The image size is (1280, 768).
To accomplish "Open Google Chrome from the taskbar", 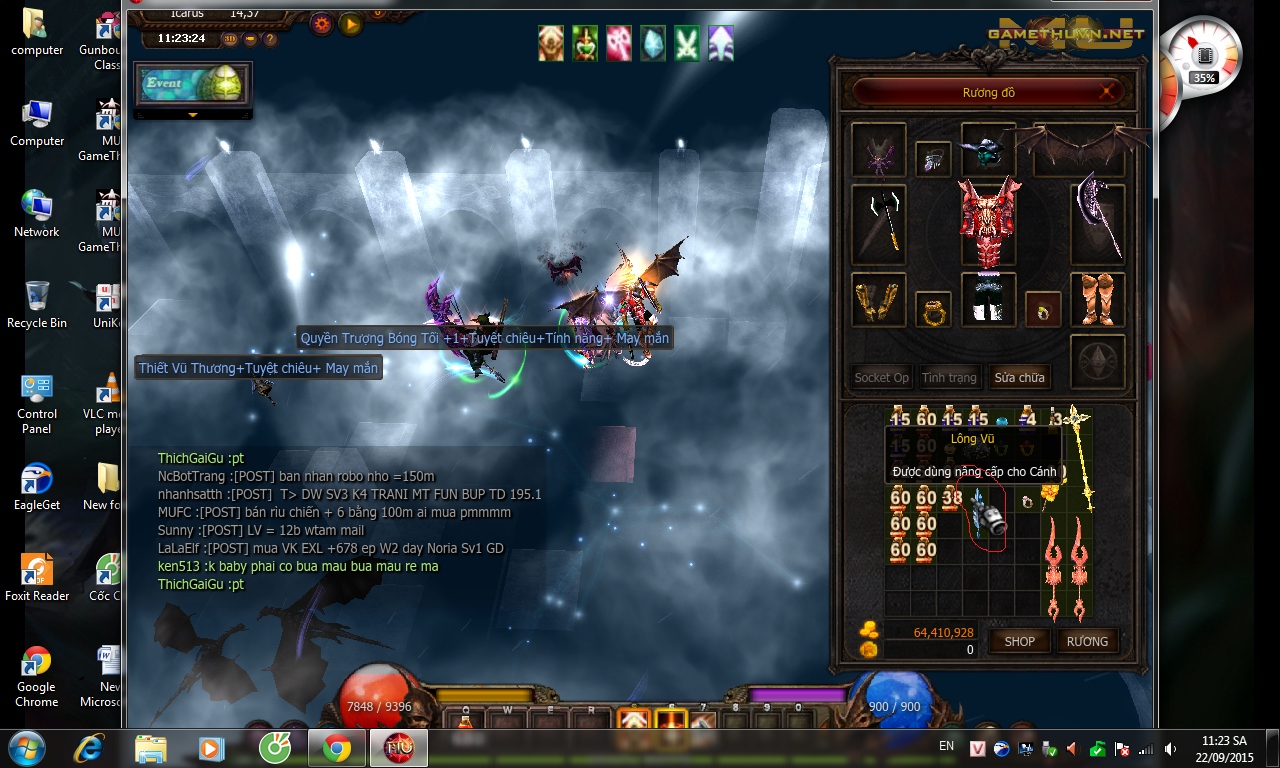I will coord(336,748).
